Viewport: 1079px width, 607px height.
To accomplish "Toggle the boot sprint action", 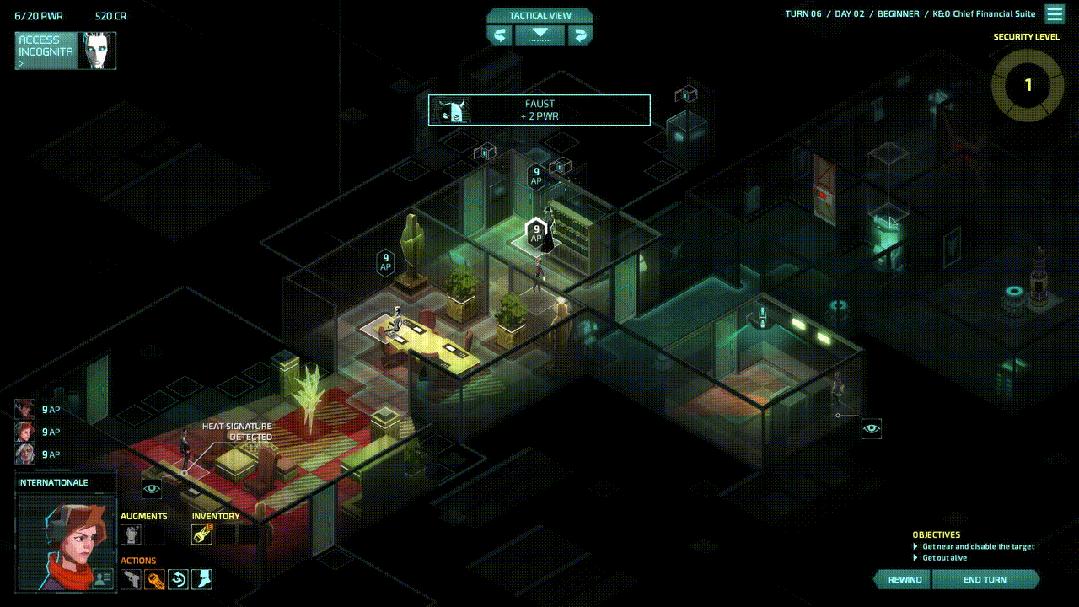I will tap(202, 579).
